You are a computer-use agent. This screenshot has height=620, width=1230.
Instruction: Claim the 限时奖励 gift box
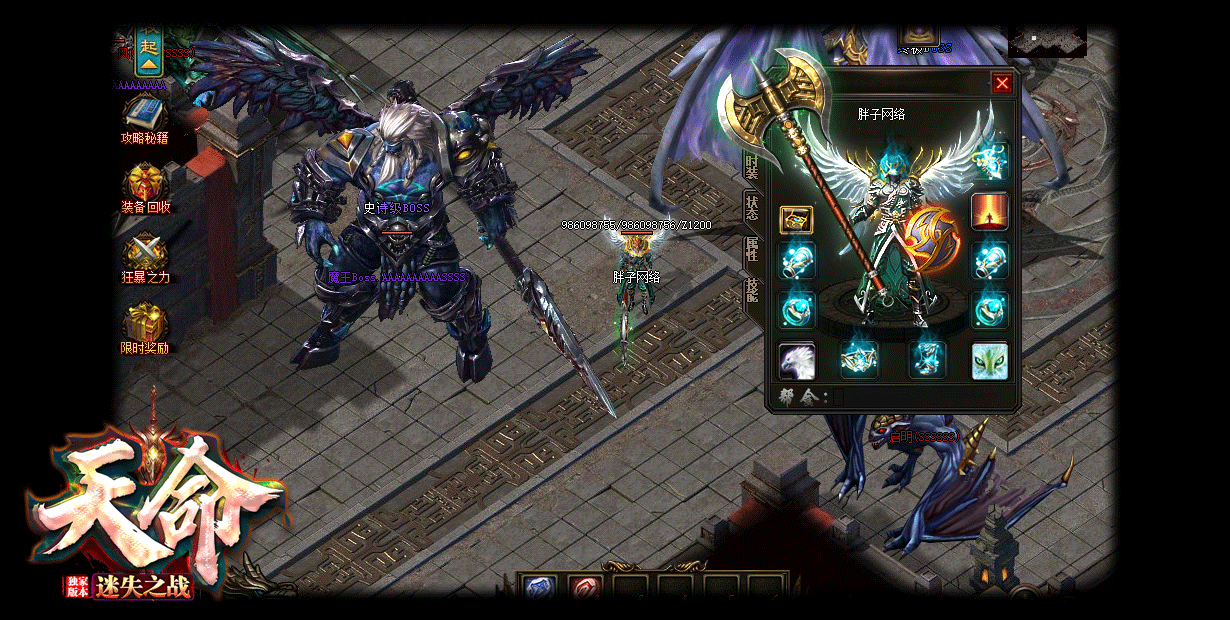coord(145,323)
